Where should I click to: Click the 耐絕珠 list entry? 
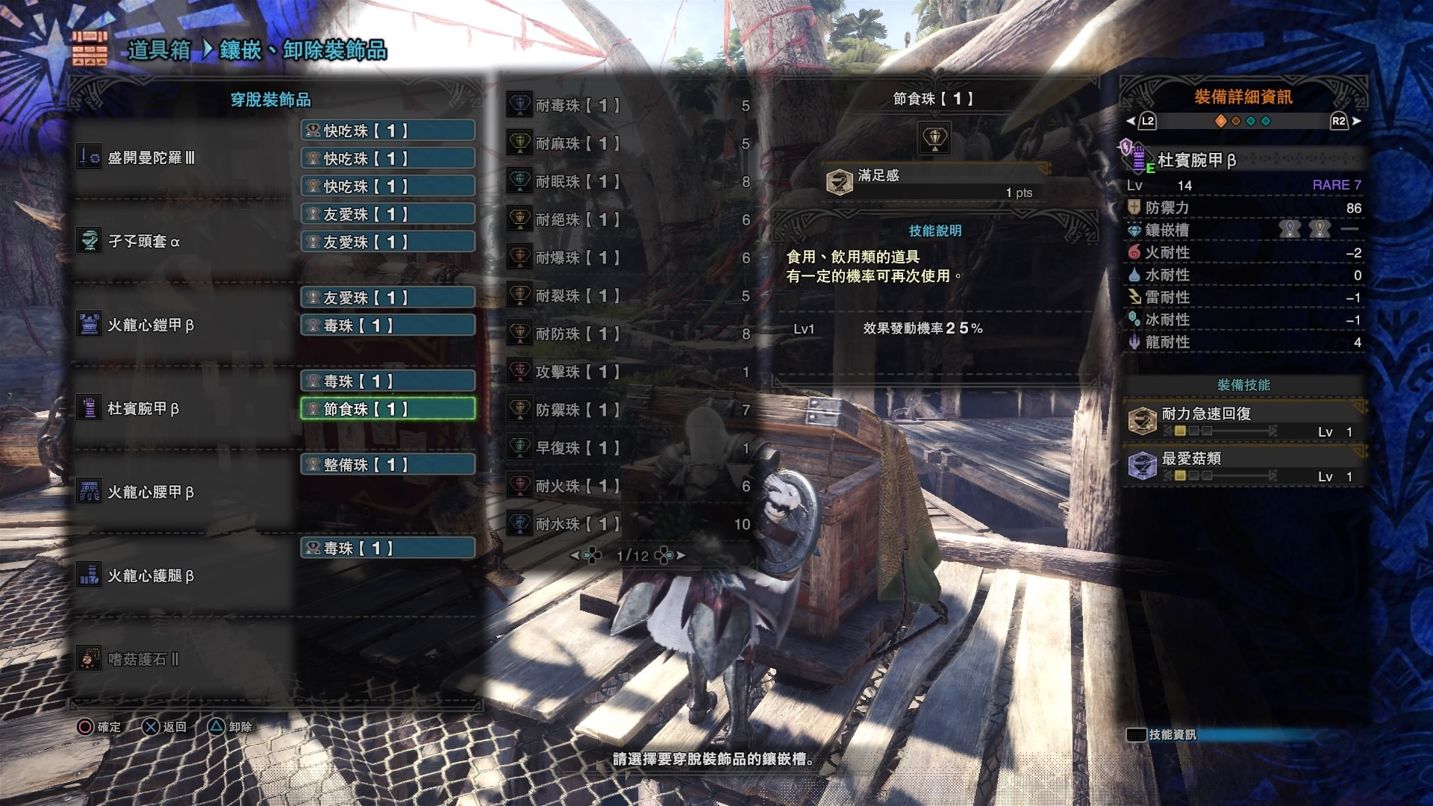point(627,220)
